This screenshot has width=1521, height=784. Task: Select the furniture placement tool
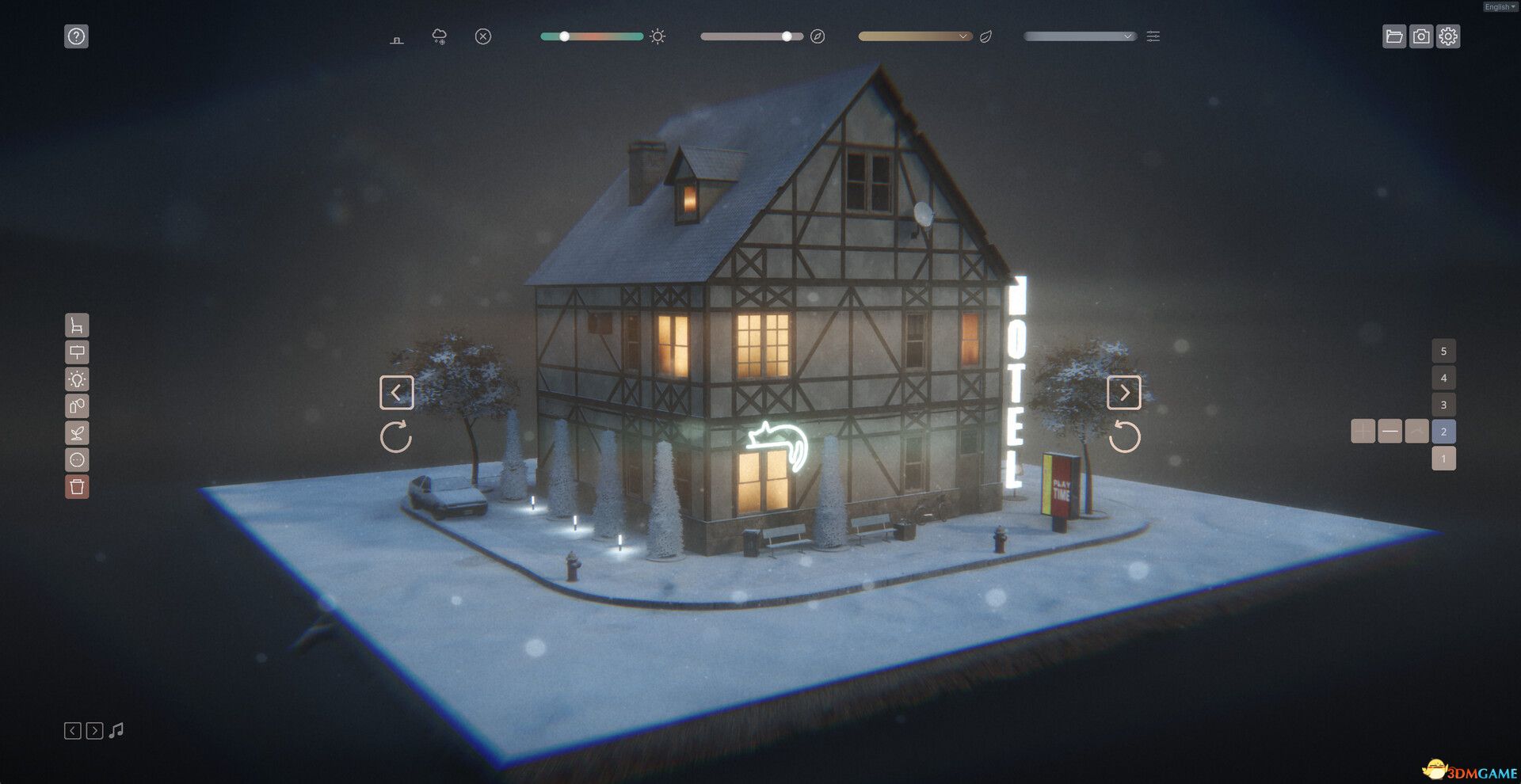pos(77,325)
